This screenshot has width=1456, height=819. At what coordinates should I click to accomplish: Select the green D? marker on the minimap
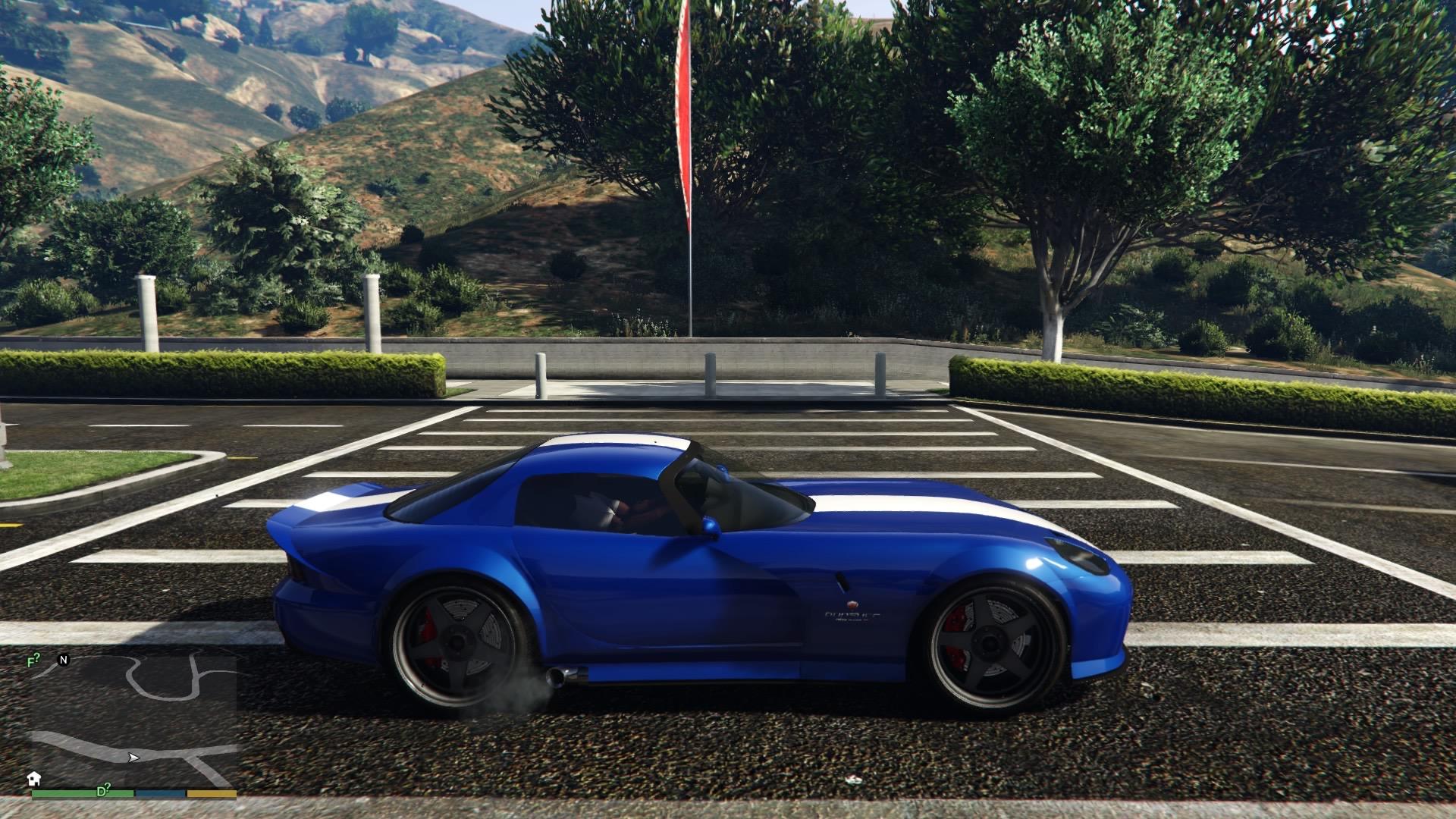pos(104,789)
